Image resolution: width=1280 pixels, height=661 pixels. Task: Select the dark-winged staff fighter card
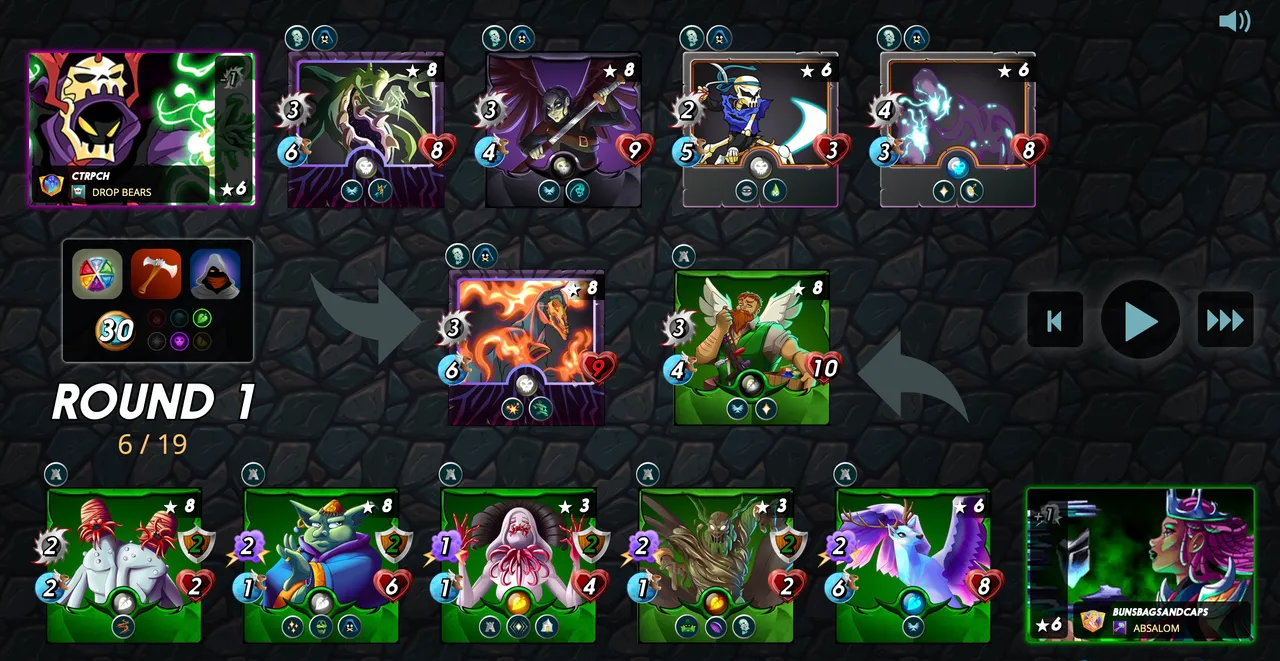click(564, 130)
